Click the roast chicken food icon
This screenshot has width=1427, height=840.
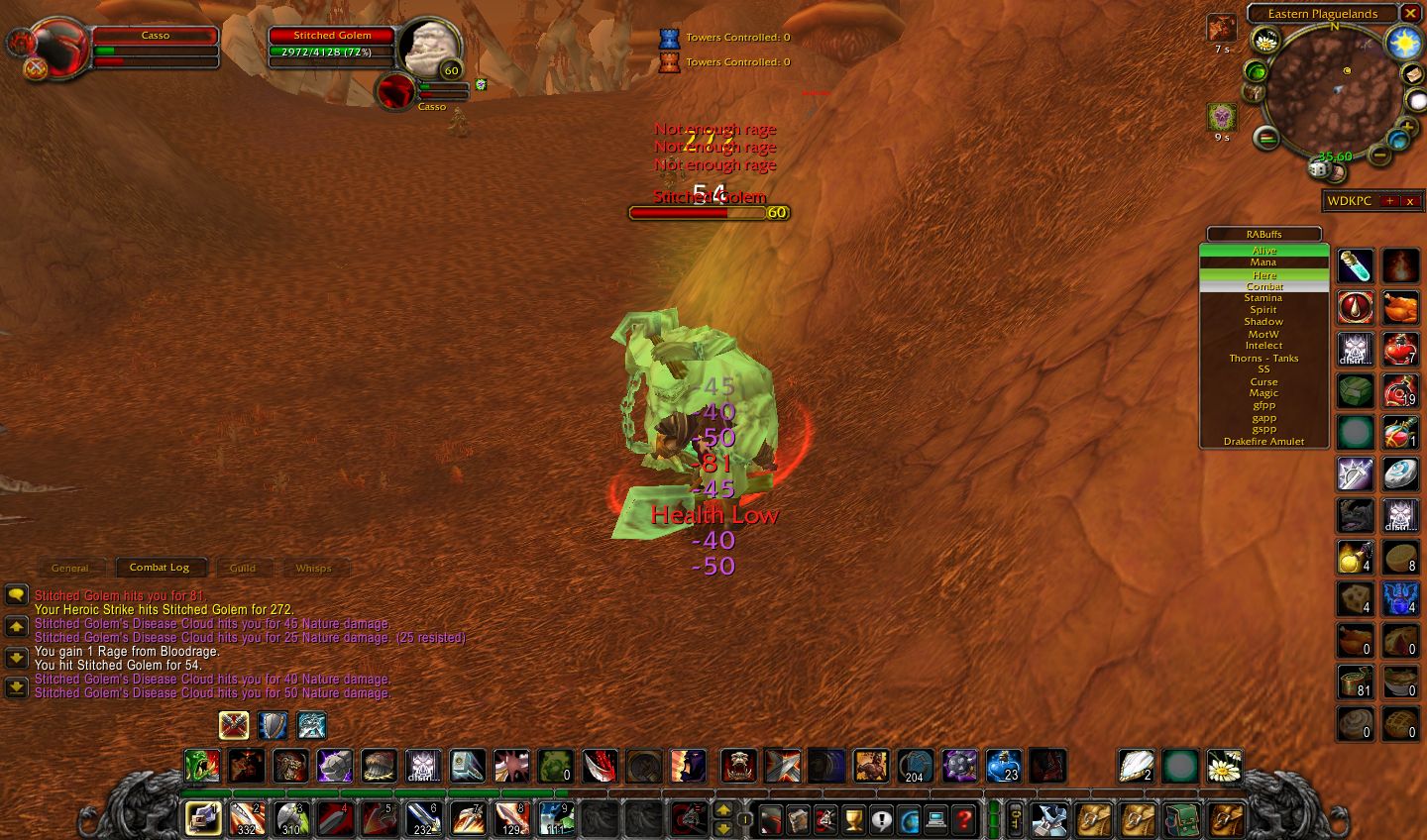pos(1401,307)
